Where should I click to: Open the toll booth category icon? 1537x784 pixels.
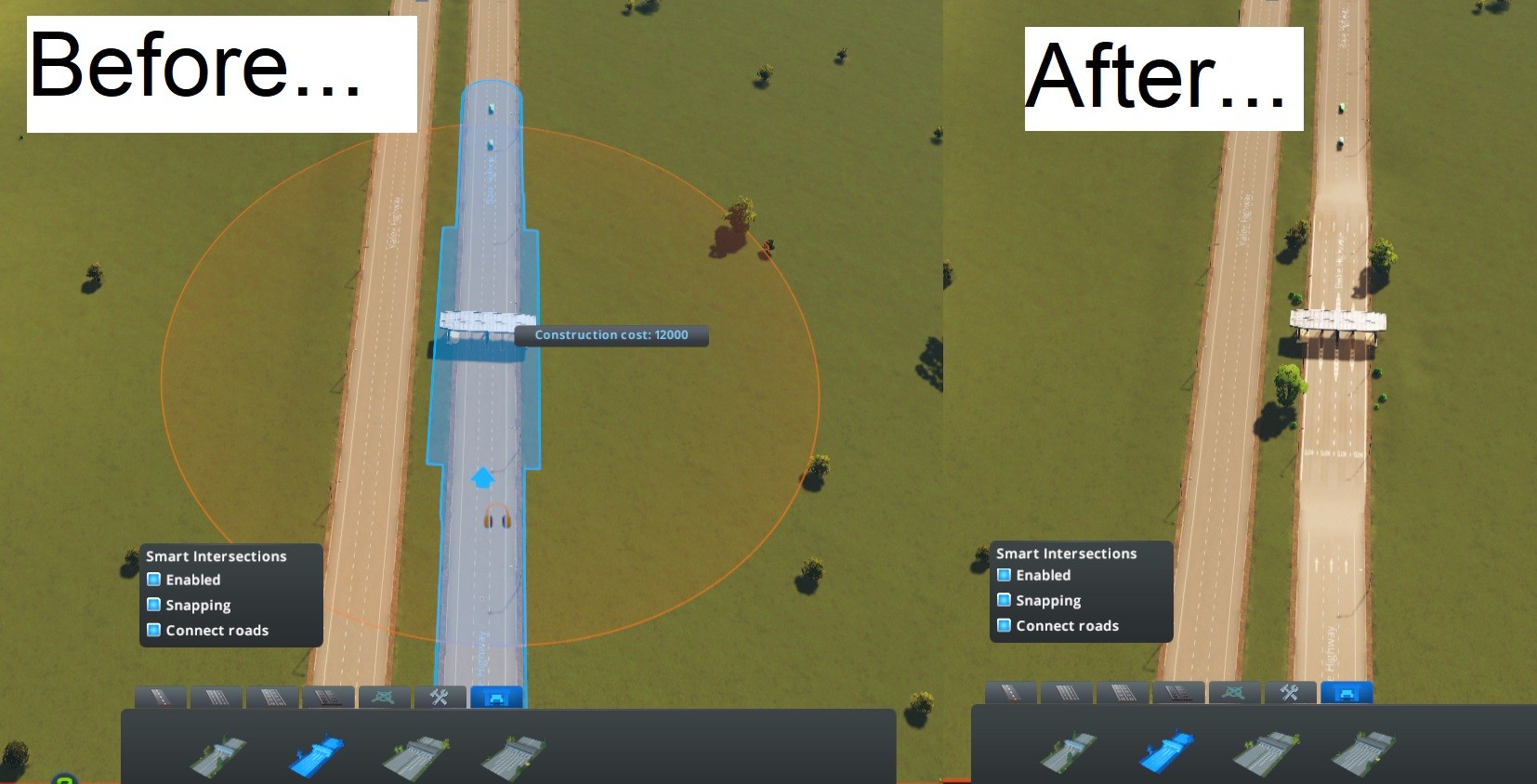coord(498,699)
